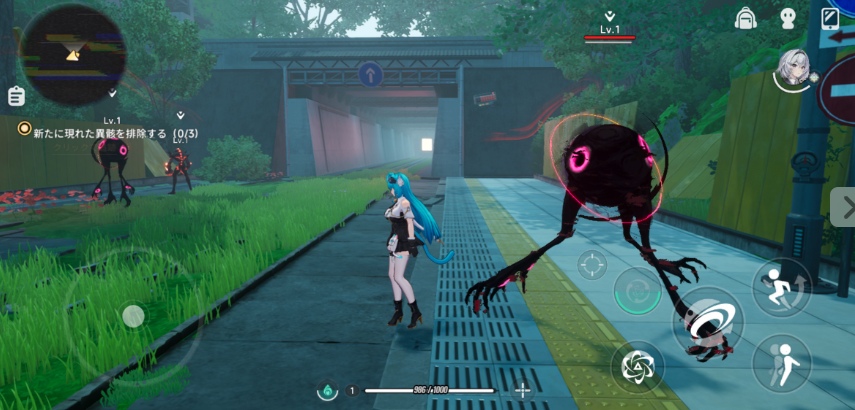Tap the green droplet icon by health bar
This screenshot has height=410, width=855.
pos(327,390)
